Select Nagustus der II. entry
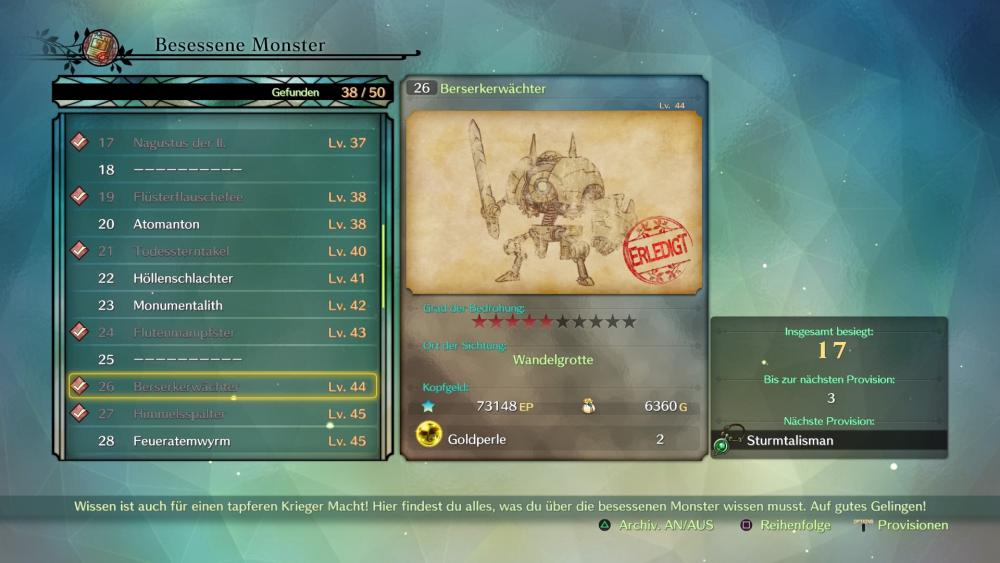The width and height of the screenshot is (1000, 563). pyautogui.click(x=222, y=143)
